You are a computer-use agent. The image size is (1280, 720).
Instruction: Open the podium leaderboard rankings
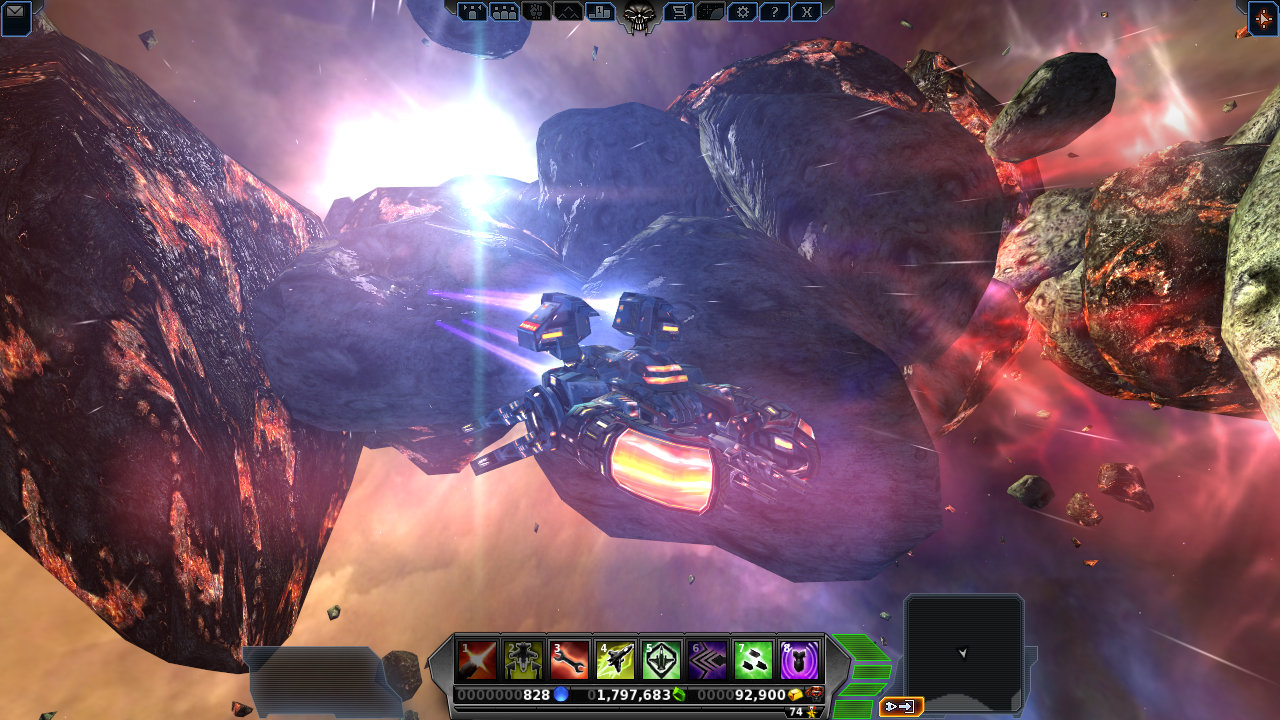(600, 12)
